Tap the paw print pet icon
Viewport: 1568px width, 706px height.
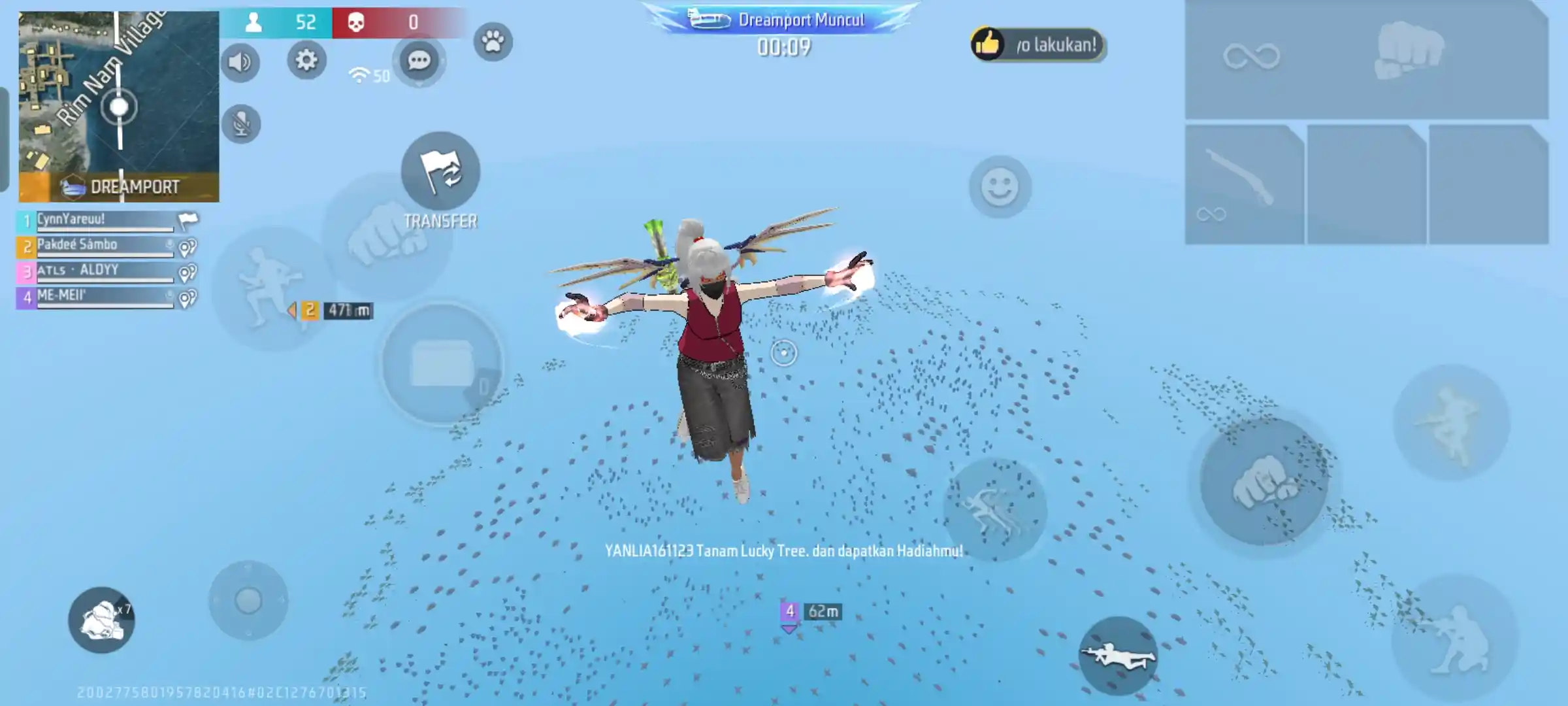pyautogui.click(x=493, y=42)
